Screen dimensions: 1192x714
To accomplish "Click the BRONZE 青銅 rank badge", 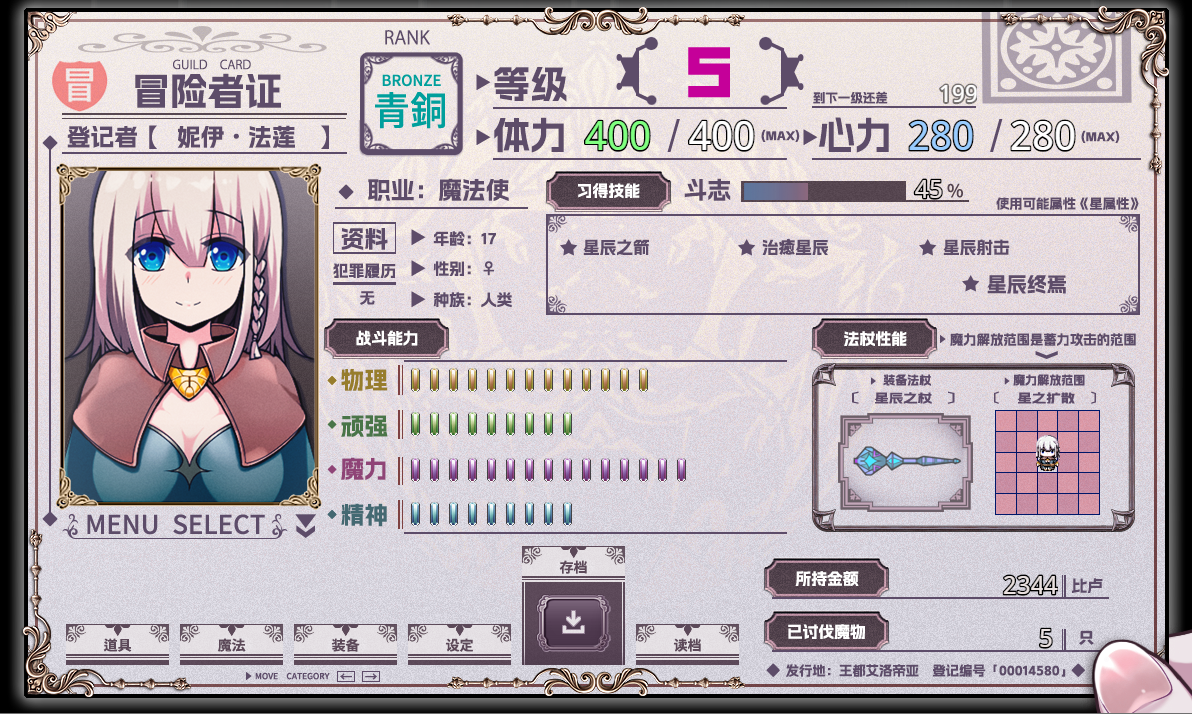I will (x=410, y=103).
